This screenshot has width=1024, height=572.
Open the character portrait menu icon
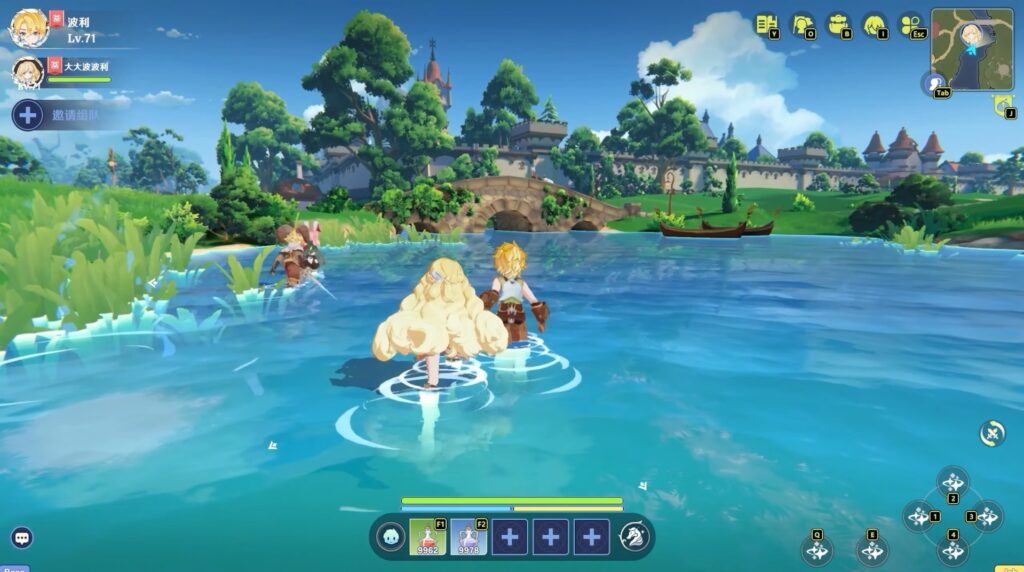pyautogui.click(x=874, y=24)
